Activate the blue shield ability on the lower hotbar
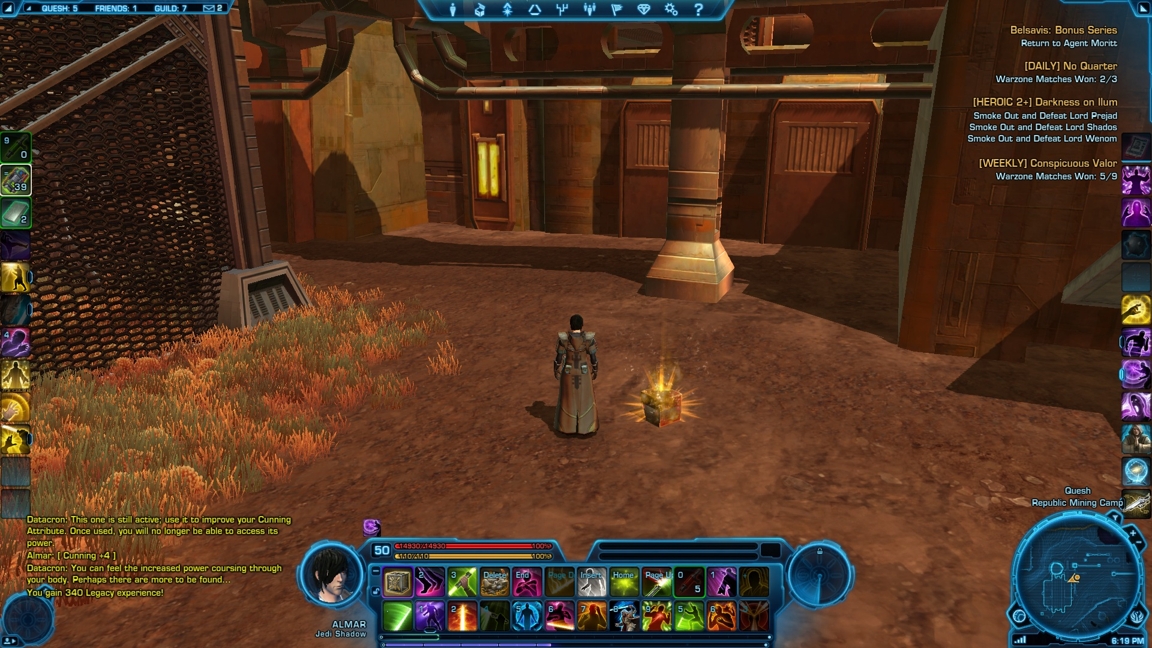This screenshot has height=648, width=1152. tap(527, 616)
